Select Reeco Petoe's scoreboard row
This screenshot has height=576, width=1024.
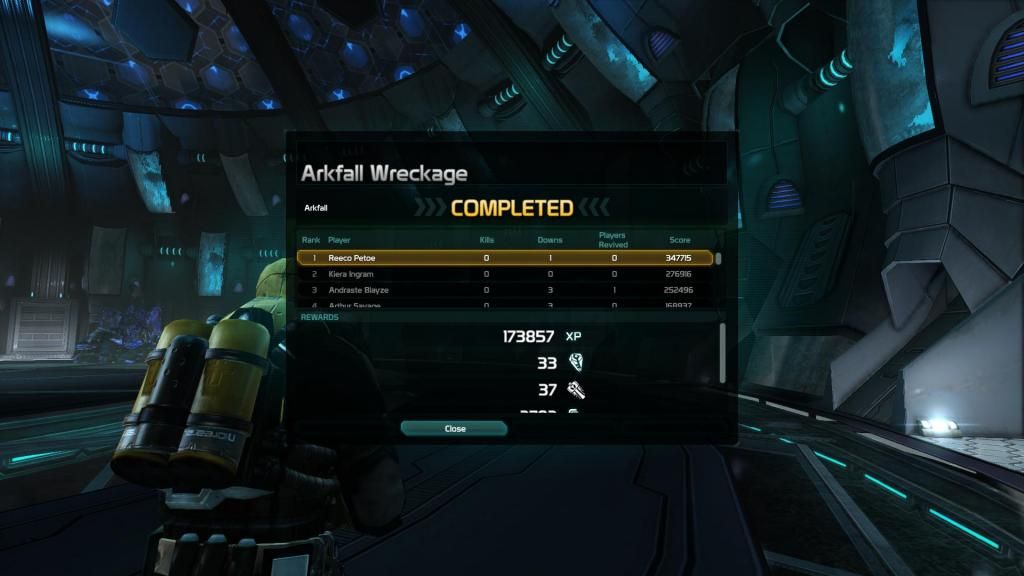click(x=505, y=258)
